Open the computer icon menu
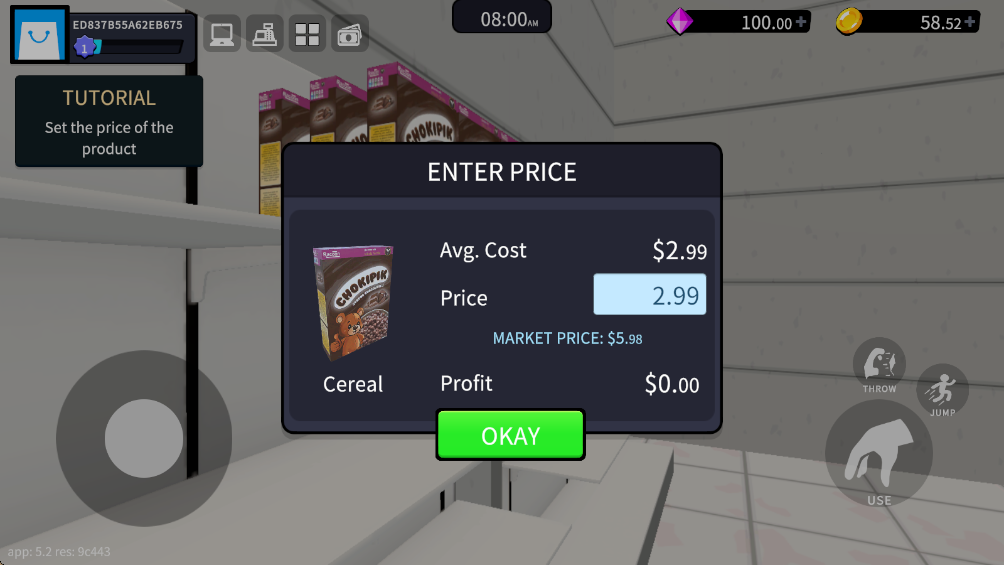The image size is (1004, 565). point(222,35)
